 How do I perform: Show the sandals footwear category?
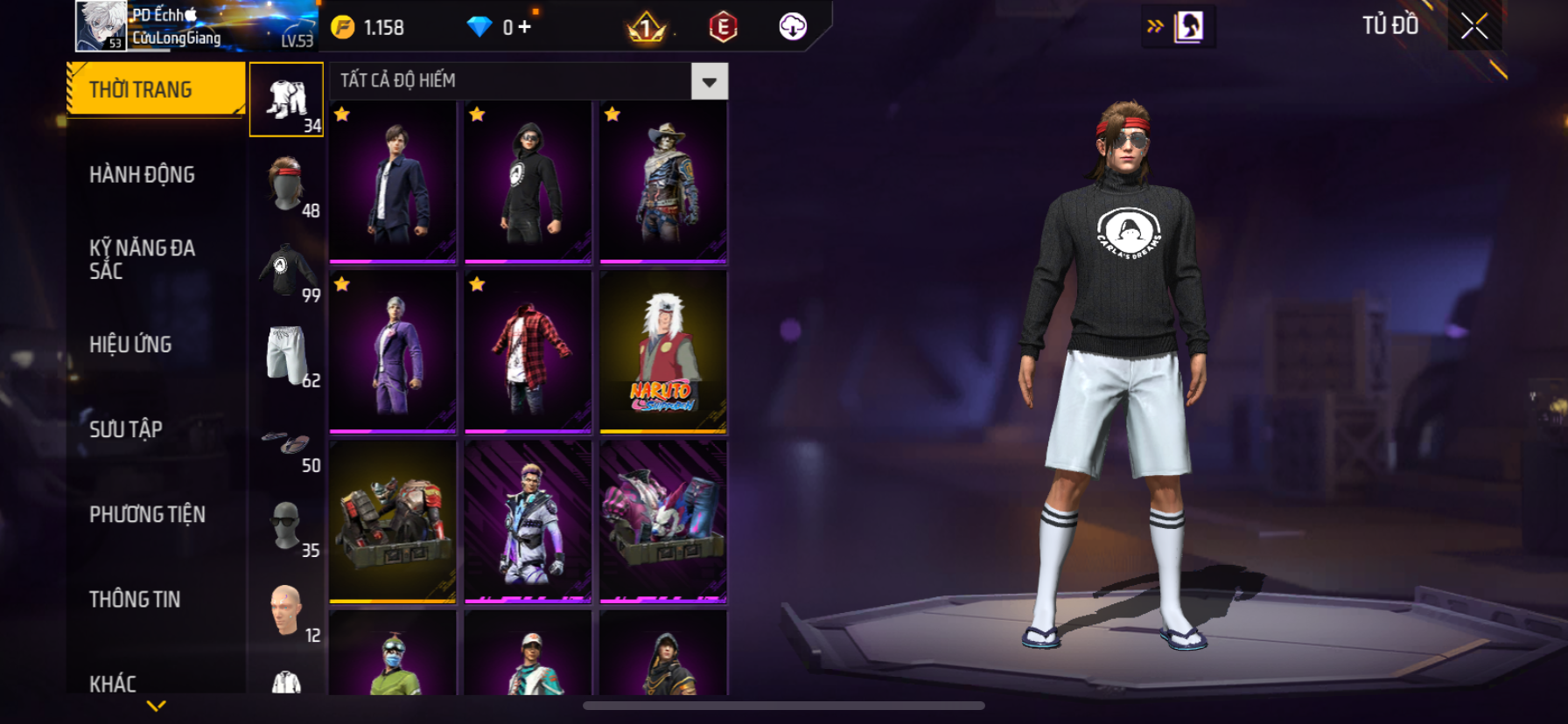[287, 446]
